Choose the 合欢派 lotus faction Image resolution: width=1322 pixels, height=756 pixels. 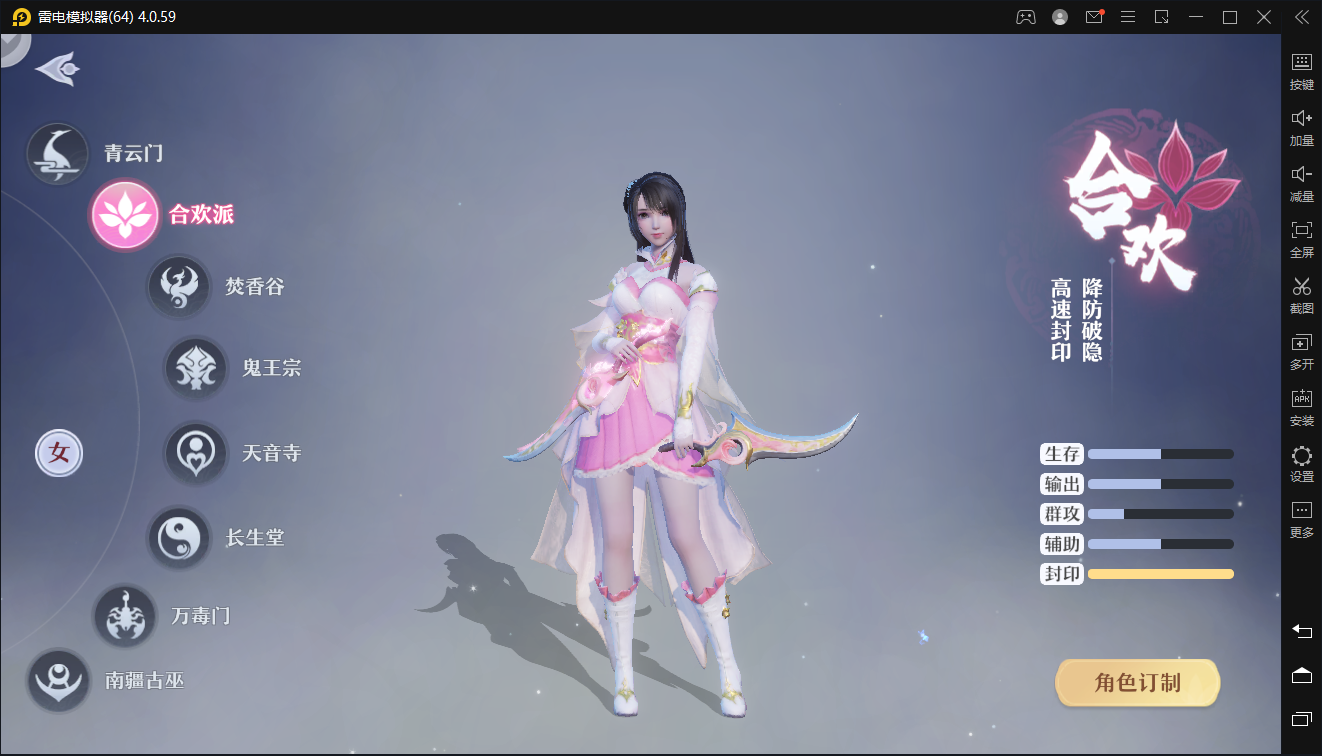click(x=125, y=215)
